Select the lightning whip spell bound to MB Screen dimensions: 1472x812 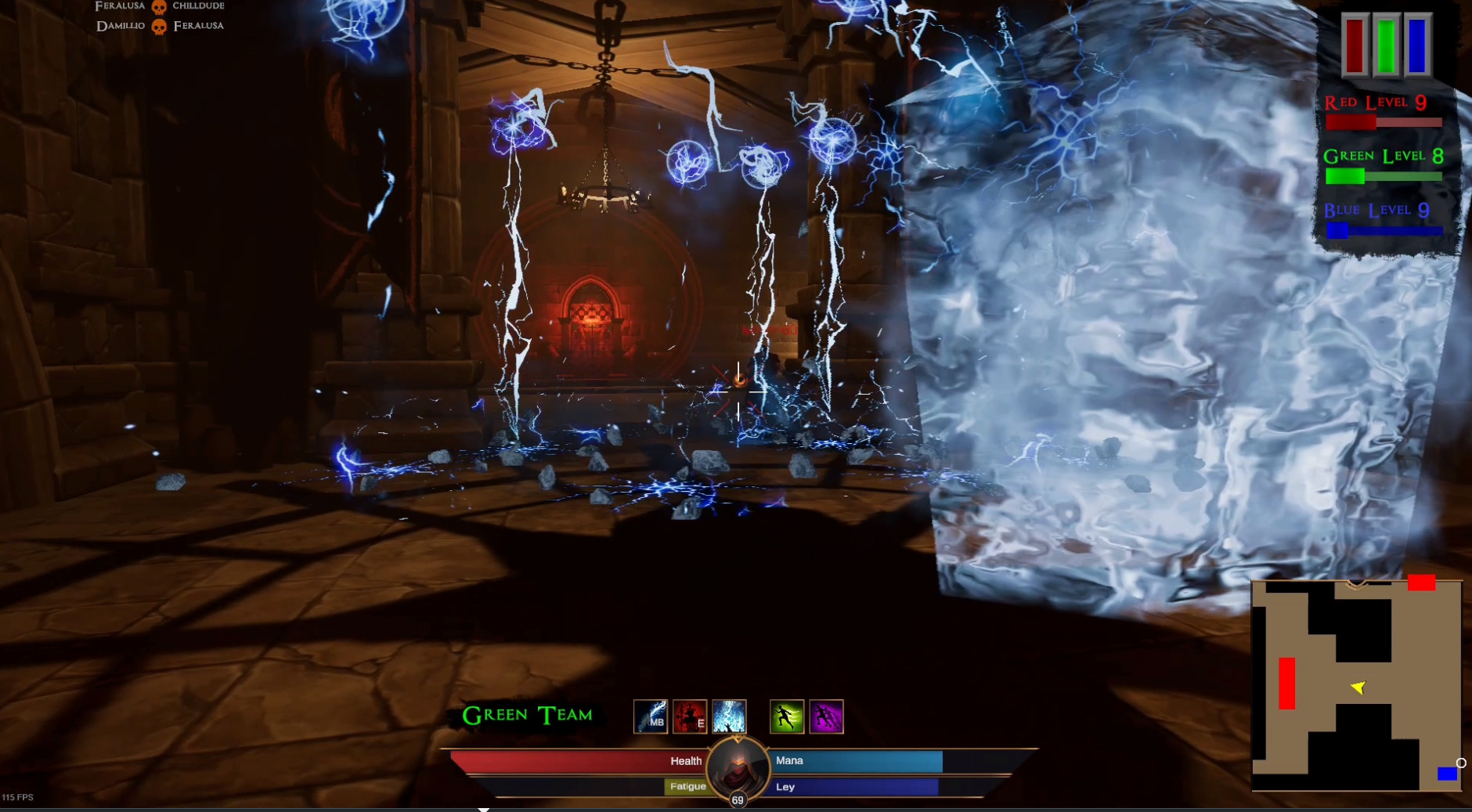651,715
